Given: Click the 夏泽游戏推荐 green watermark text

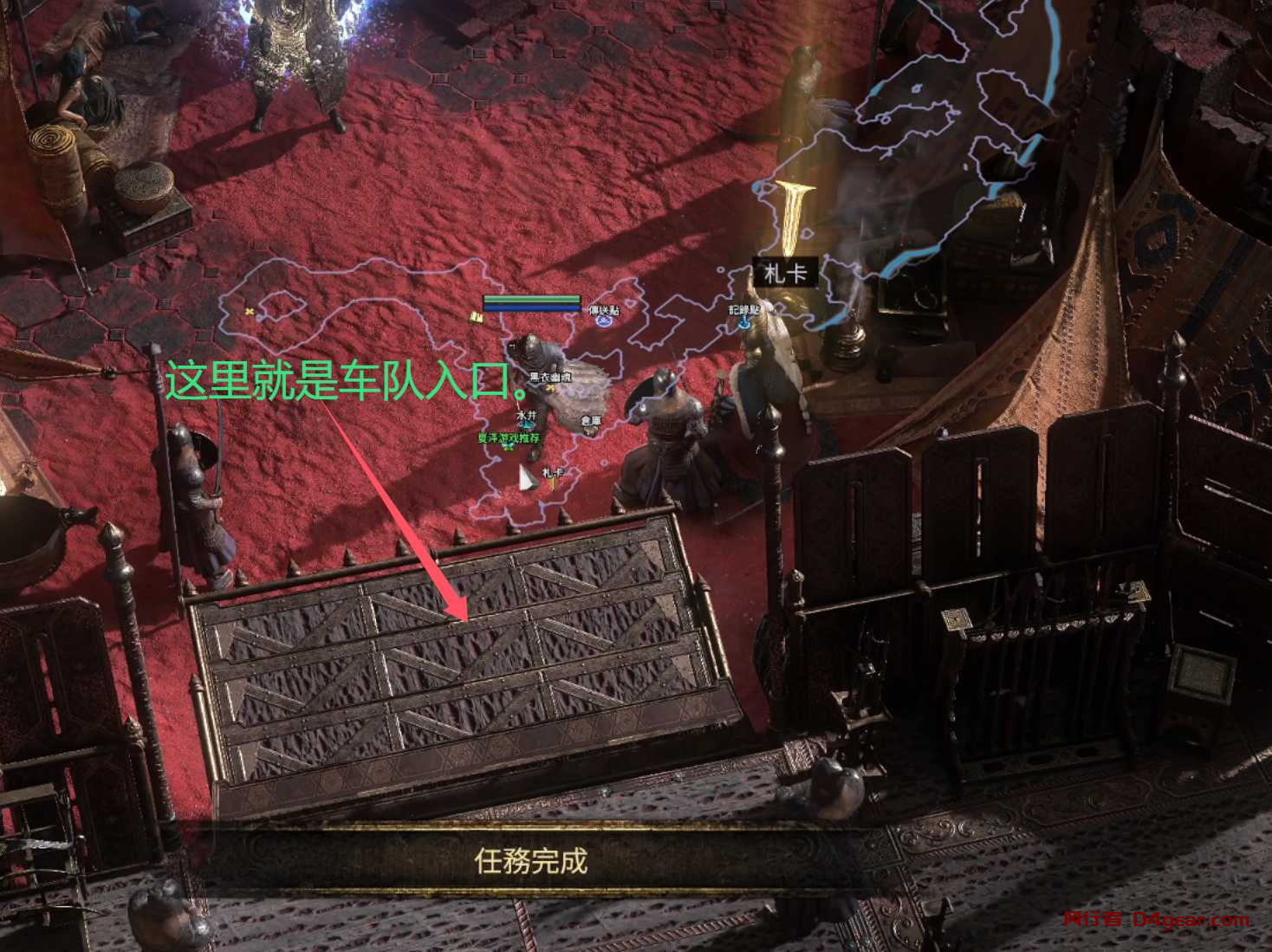Looking at the screenshot, I should [509, 437].
